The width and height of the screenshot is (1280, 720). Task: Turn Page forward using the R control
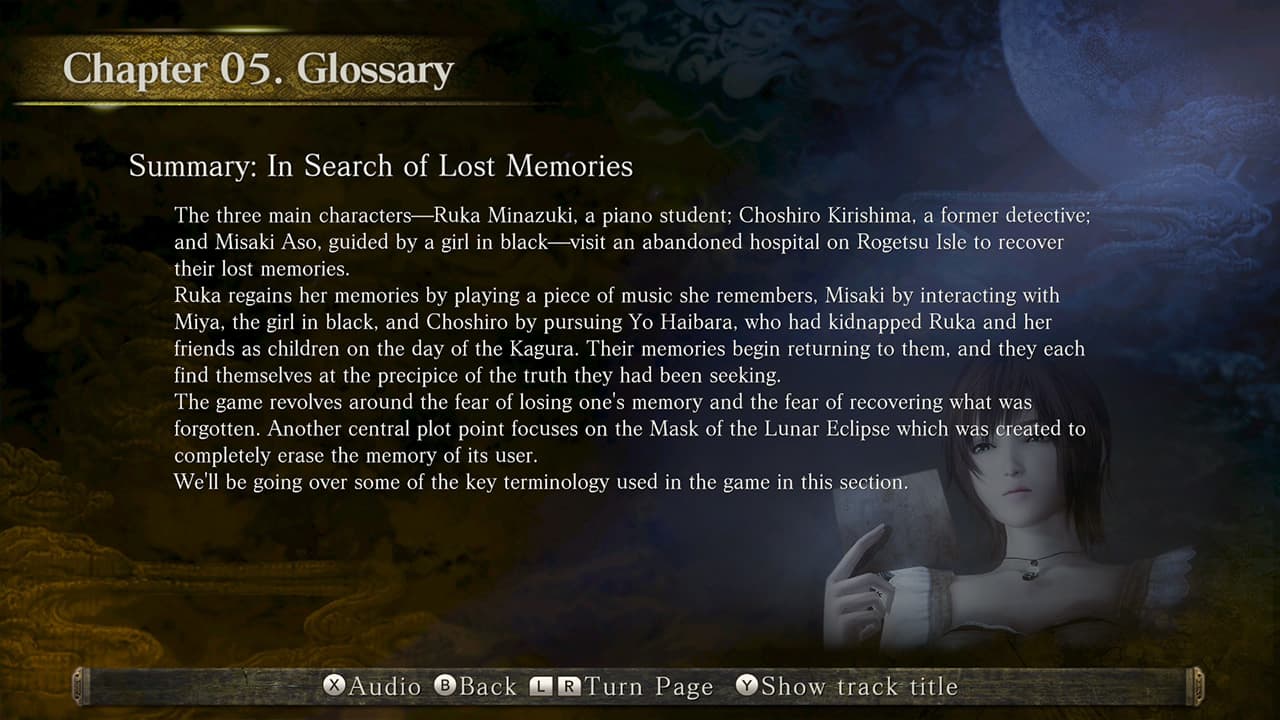(569, 687)
